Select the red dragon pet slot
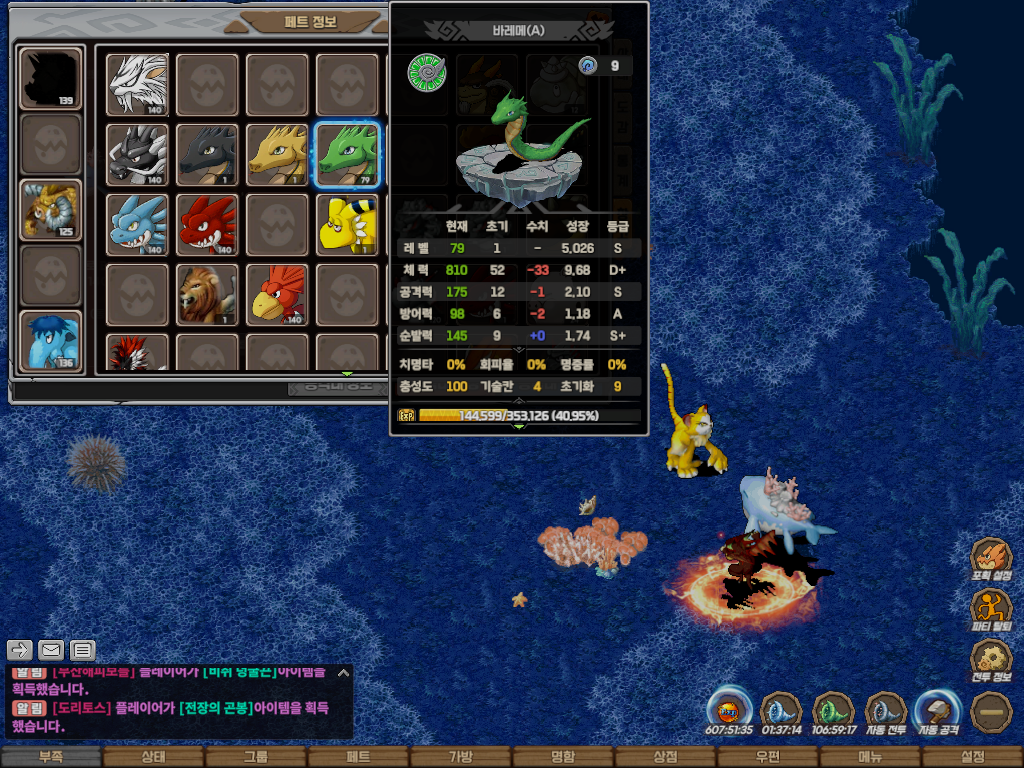The height and width of the screenshot is (768, 1024). [208, 224]
